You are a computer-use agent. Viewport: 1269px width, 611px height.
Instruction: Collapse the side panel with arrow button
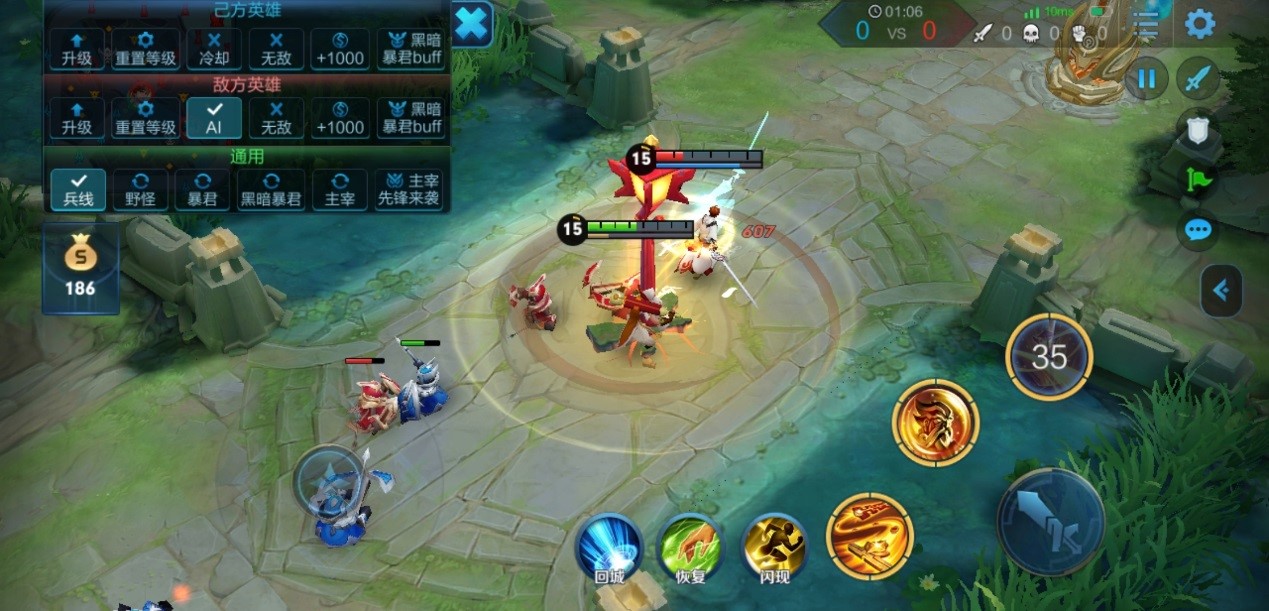[1221, 290]
